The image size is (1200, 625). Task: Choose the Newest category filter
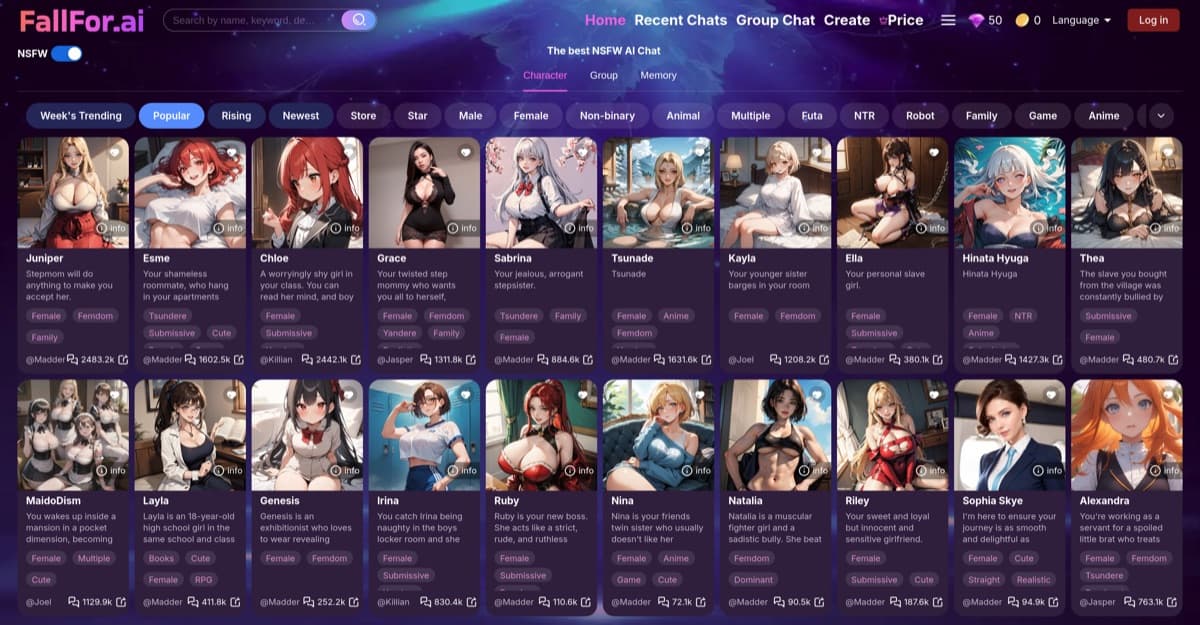pyautogui.click(x=301, y=116)
